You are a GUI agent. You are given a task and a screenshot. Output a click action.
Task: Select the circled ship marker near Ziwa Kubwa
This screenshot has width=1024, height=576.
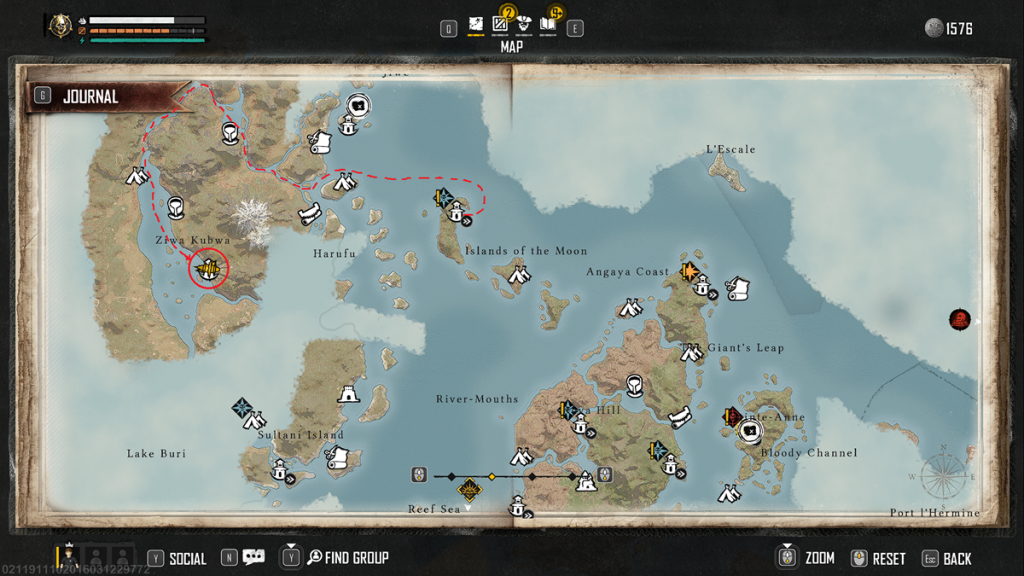[209, 268]
